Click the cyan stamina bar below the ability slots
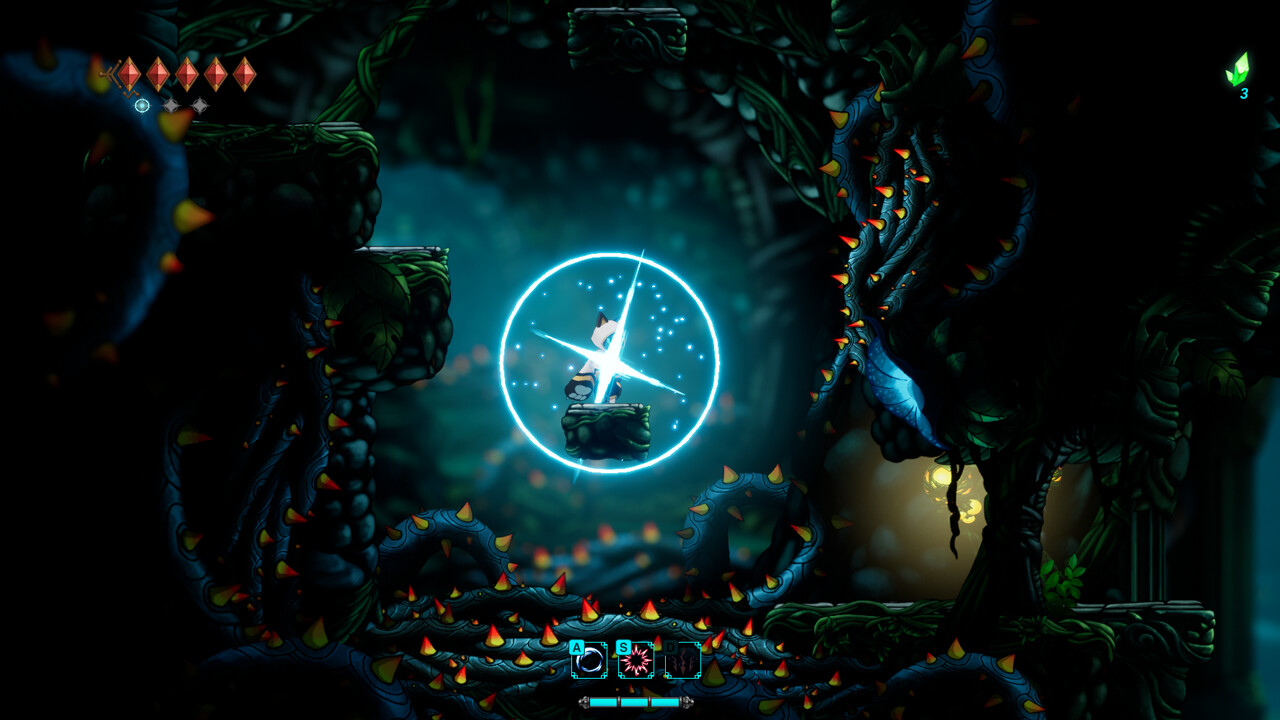The image size is (1280, 720). pos(636,702)
